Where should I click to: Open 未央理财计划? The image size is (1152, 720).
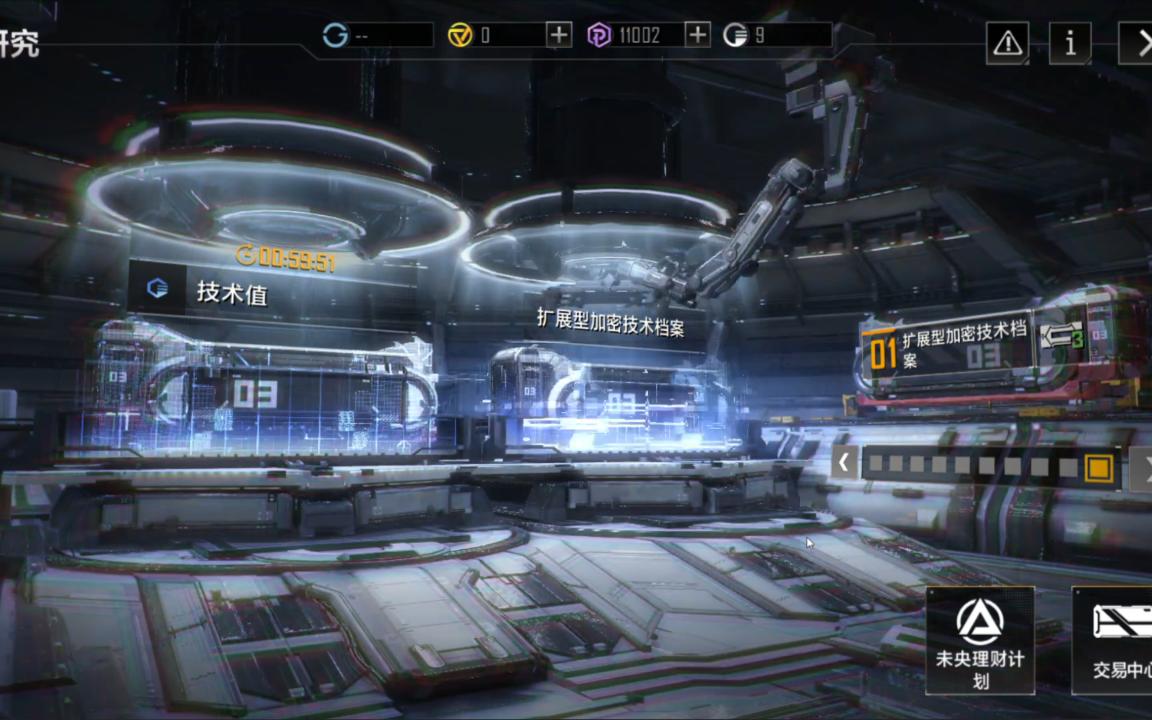pyautogui.click(x=980, y=640)
